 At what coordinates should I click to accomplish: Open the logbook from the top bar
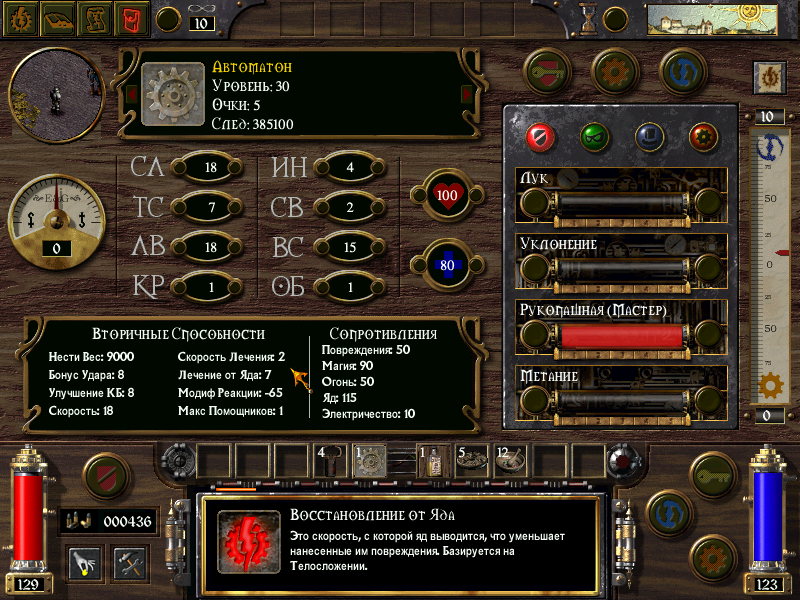point(57,17)
